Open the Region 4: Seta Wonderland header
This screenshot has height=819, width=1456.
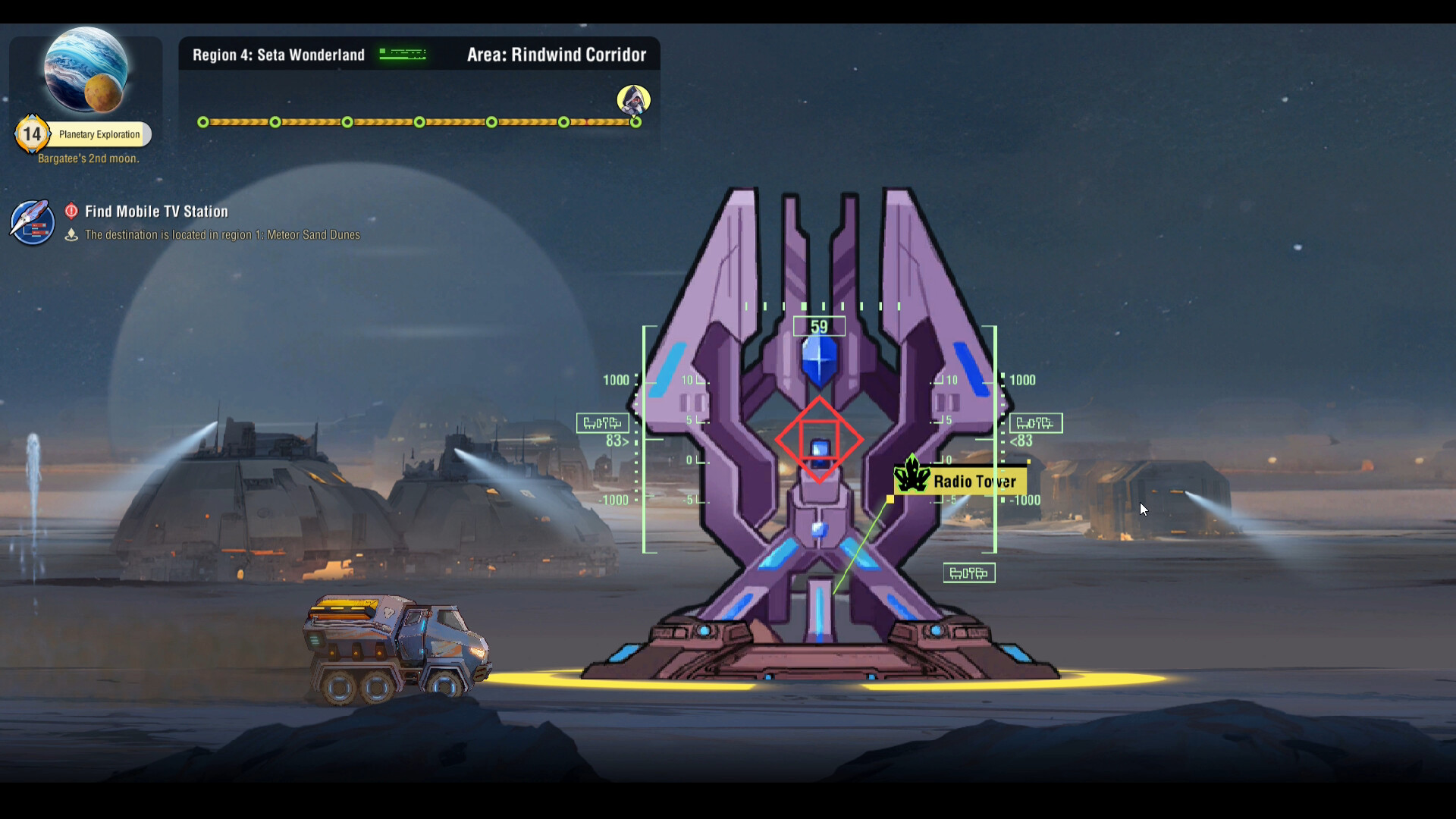pyautogui.click(x=278, y=54)
